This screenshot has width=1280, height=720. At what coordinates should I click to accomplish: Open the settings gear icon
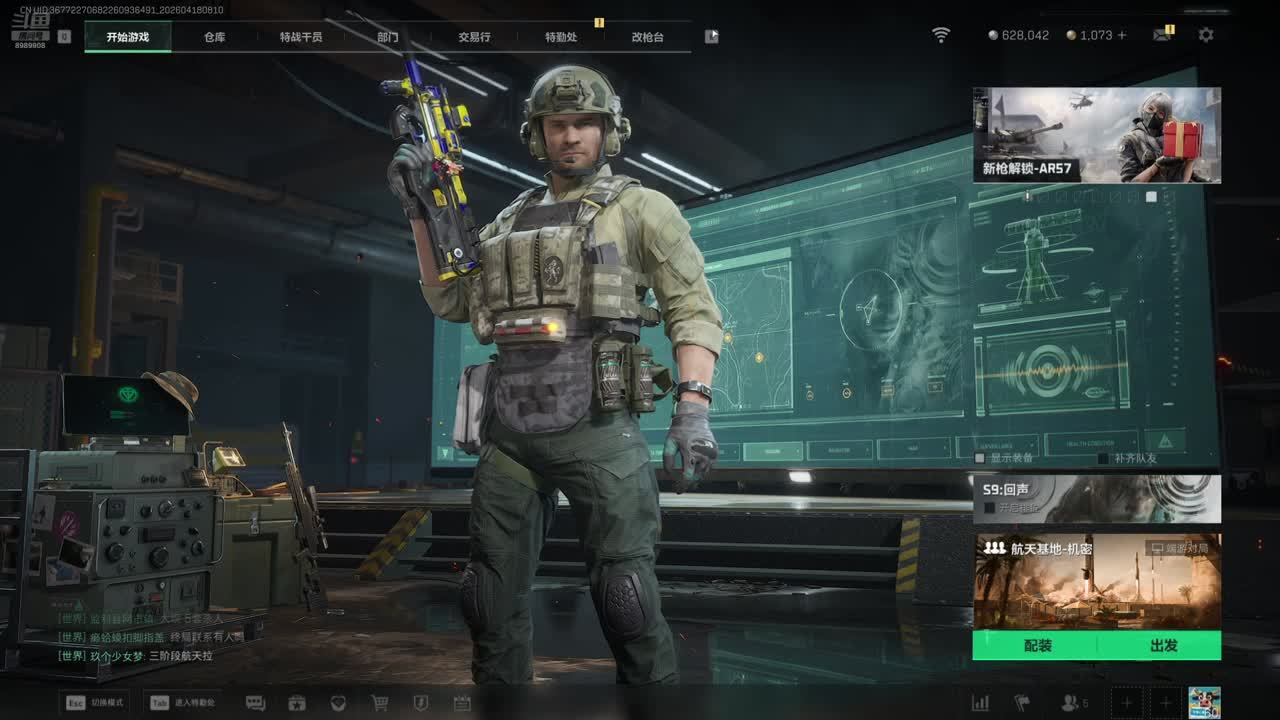(x=1206, y=35)
